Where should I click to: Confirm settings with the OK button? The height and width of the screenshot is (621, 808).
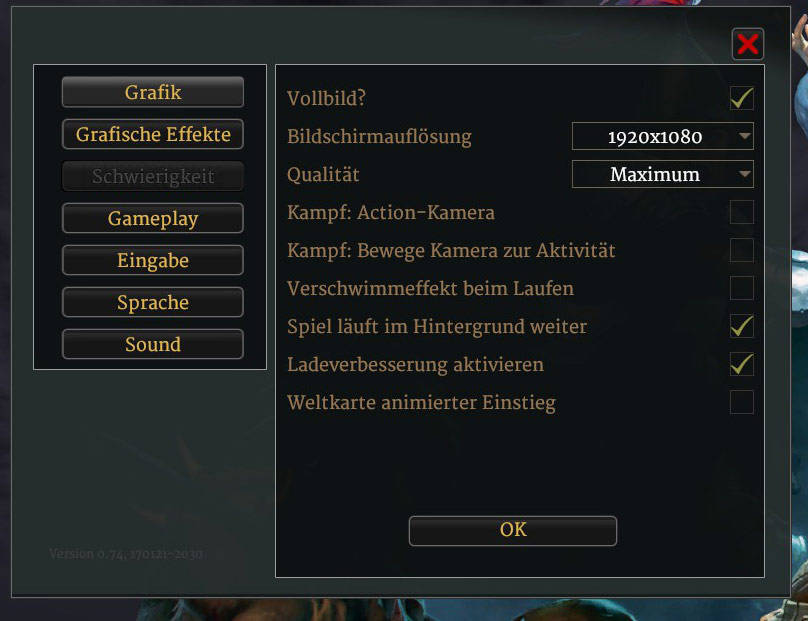click(512, 530)
